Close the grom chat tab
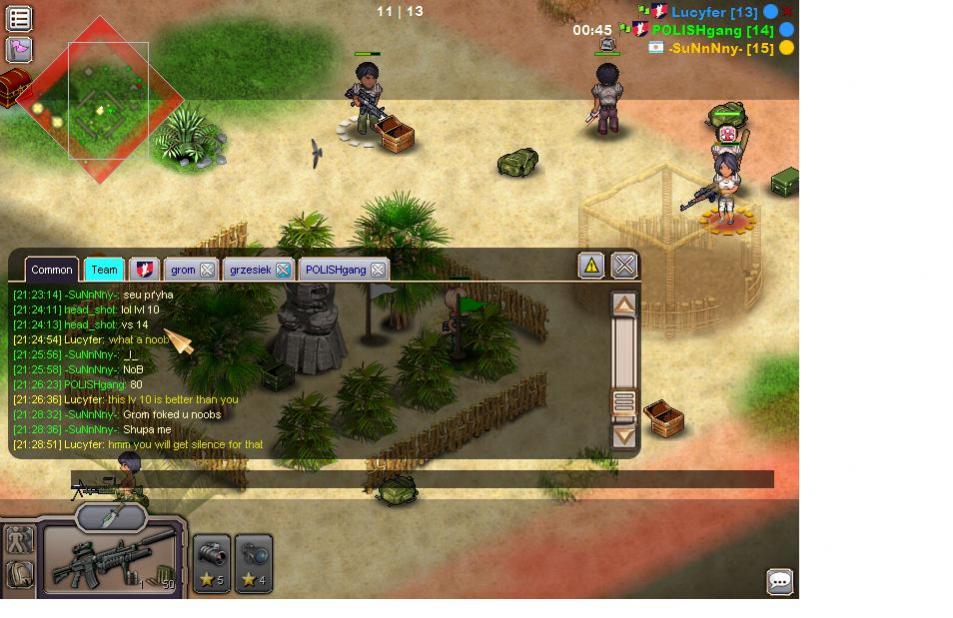 (x=207, y=270)
